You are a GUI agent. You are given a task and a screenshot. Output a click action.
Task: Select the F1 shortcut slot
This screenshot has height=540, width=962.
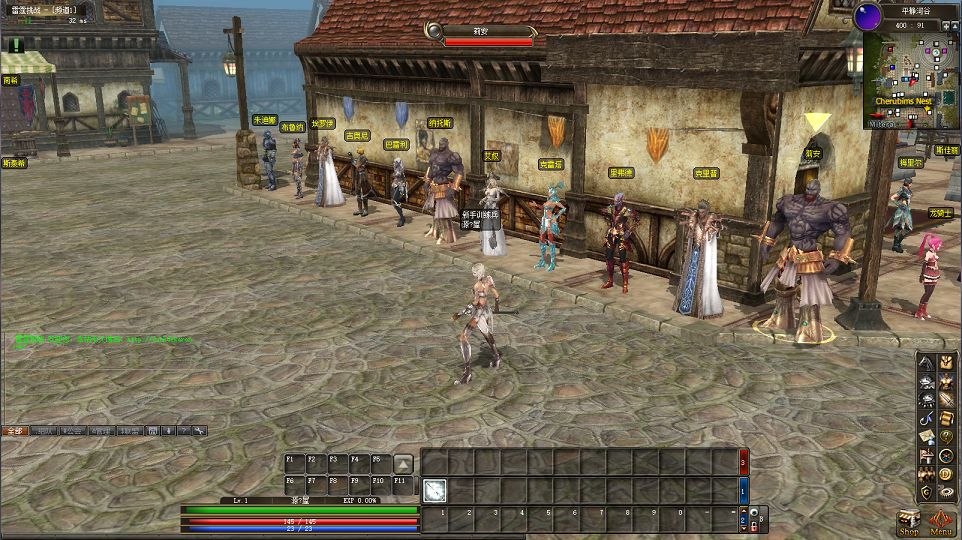[x=294, y=462]
